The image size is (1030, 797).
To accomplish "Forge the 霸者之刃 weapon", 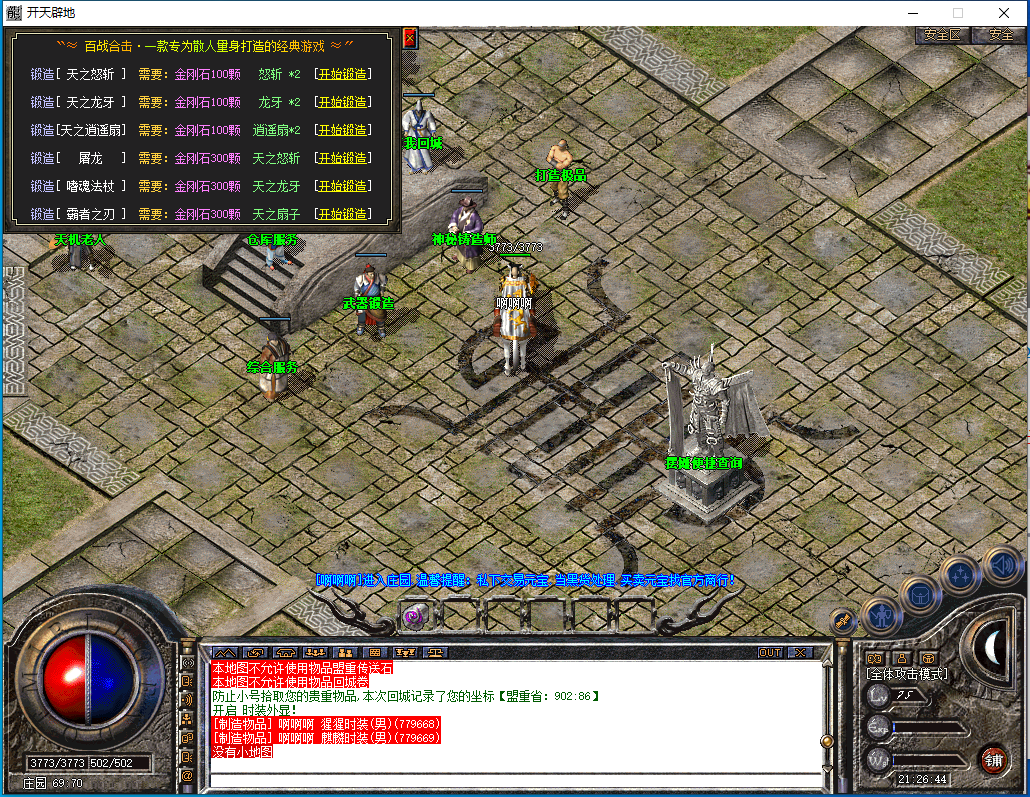I will [x=342, y=214].
